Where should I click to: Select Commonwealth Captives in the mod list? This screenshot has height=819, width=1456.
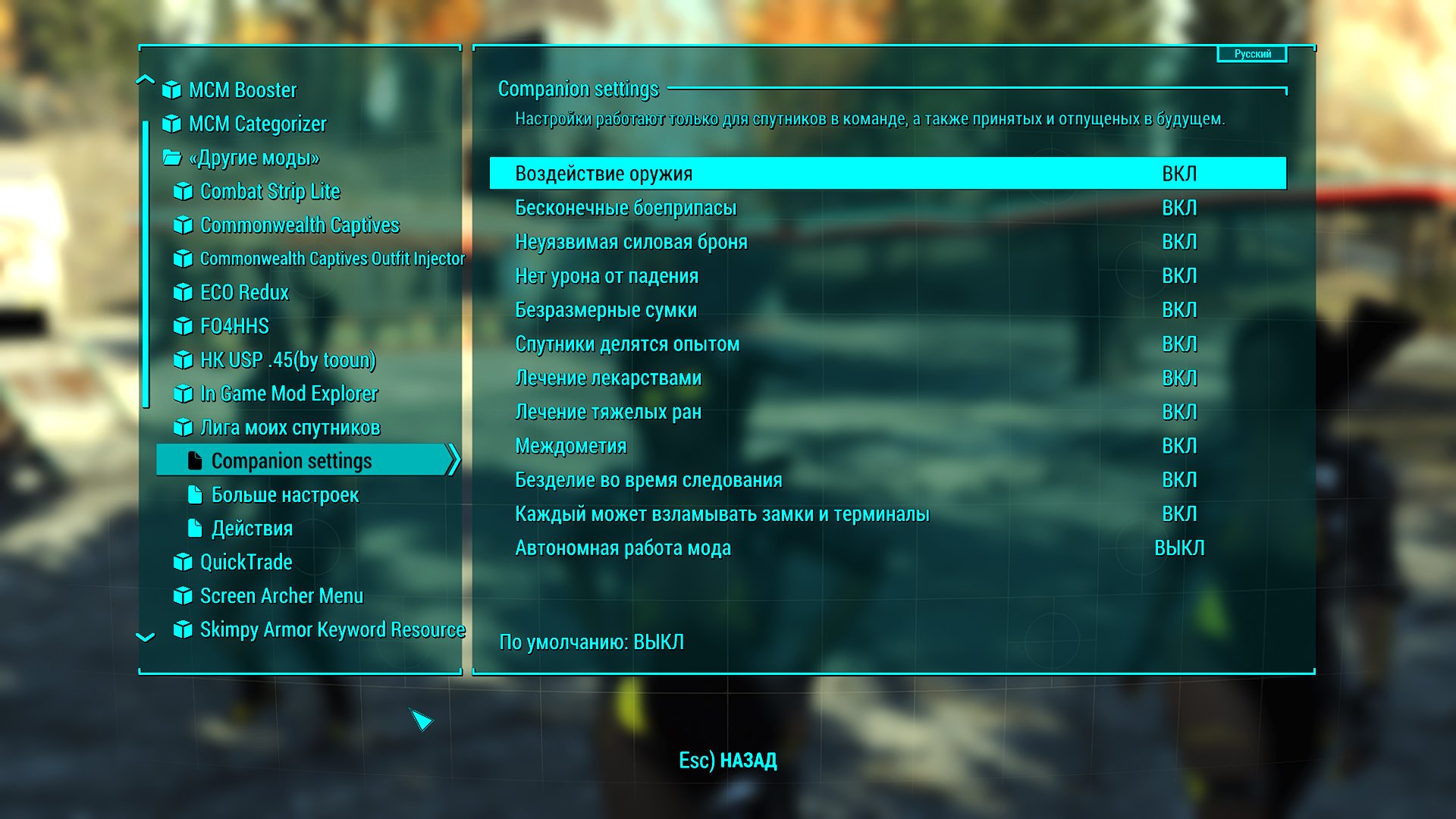[300, 225]
